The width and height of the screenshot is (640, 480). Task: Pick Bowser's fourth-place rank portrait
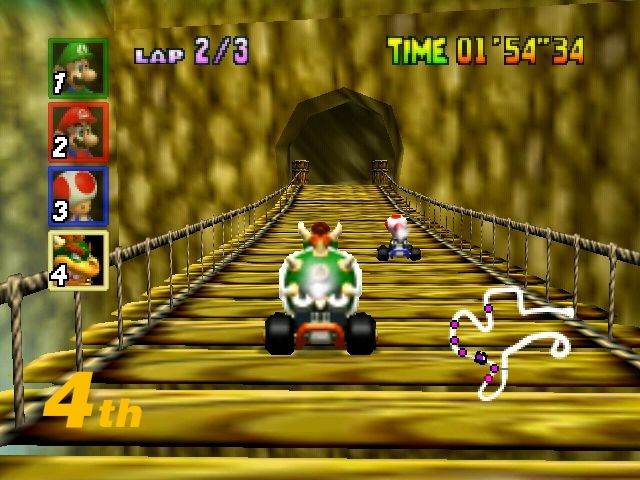[x=77, y=258]
